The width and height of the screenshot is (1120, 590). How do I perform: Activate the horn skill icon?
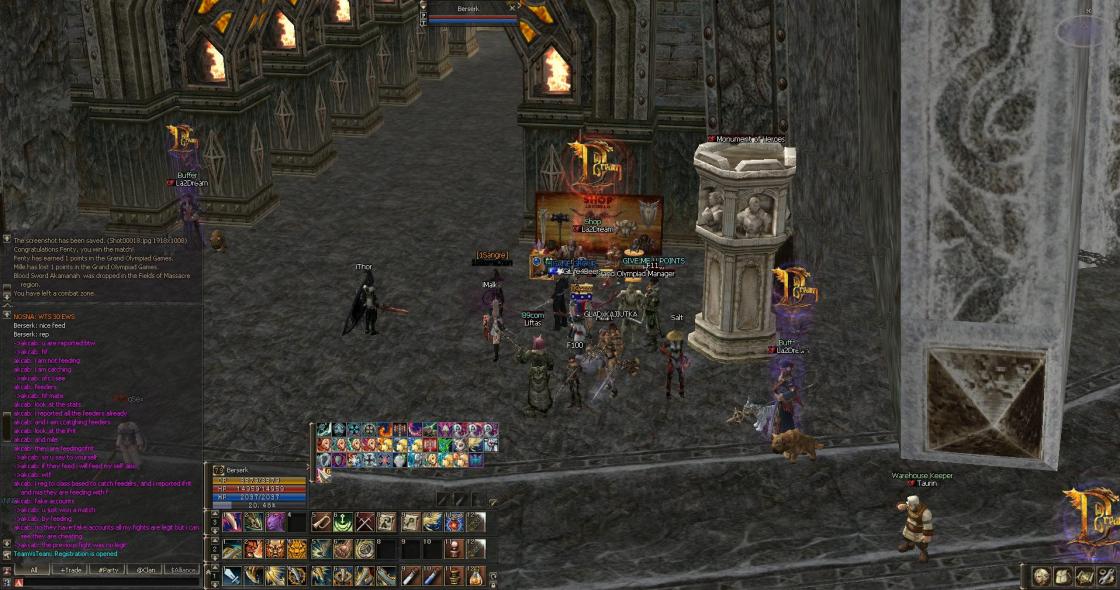tap(320, 522)
